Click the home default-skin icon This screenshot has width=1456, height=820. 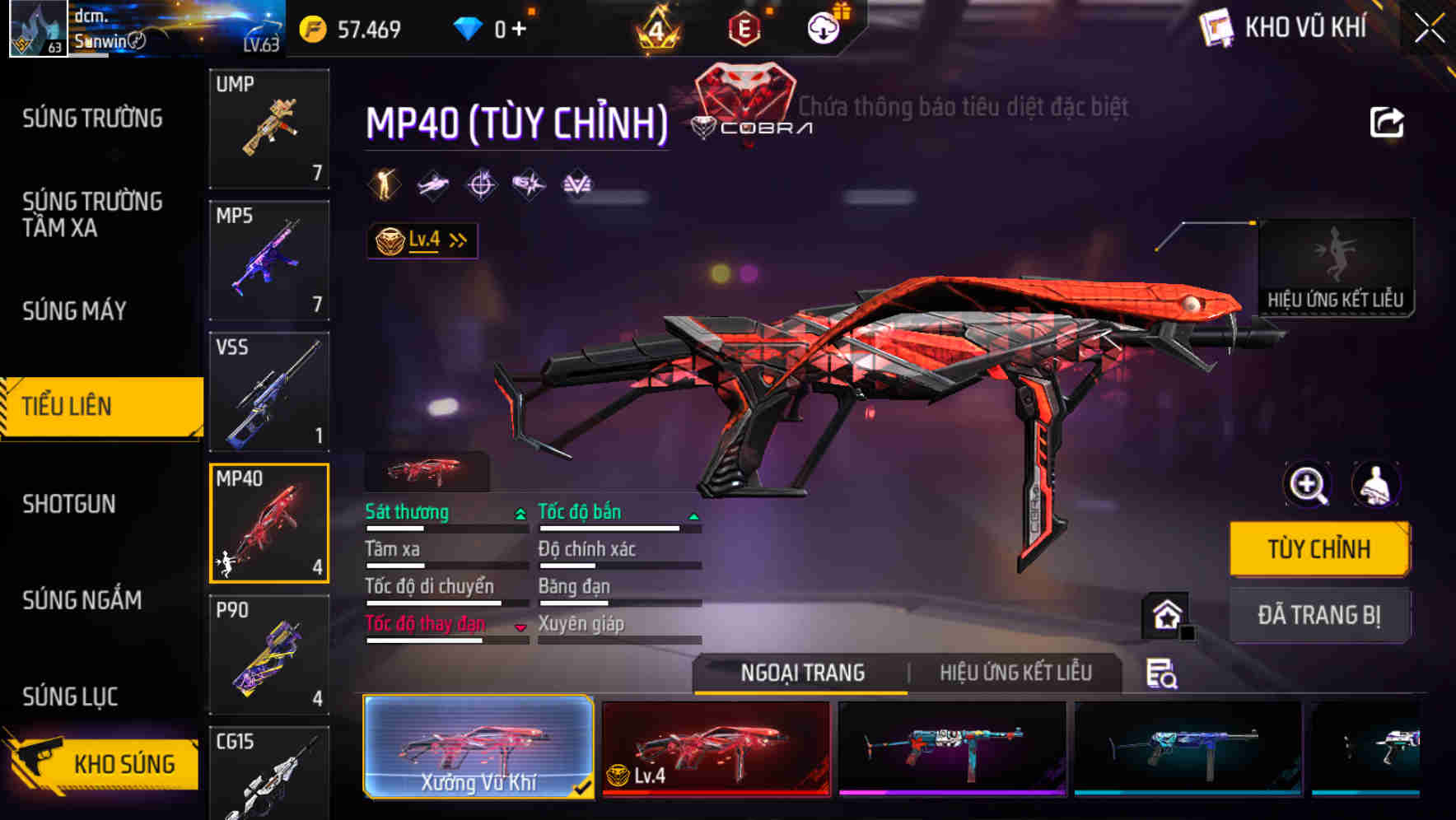[x=1165, y=614]
